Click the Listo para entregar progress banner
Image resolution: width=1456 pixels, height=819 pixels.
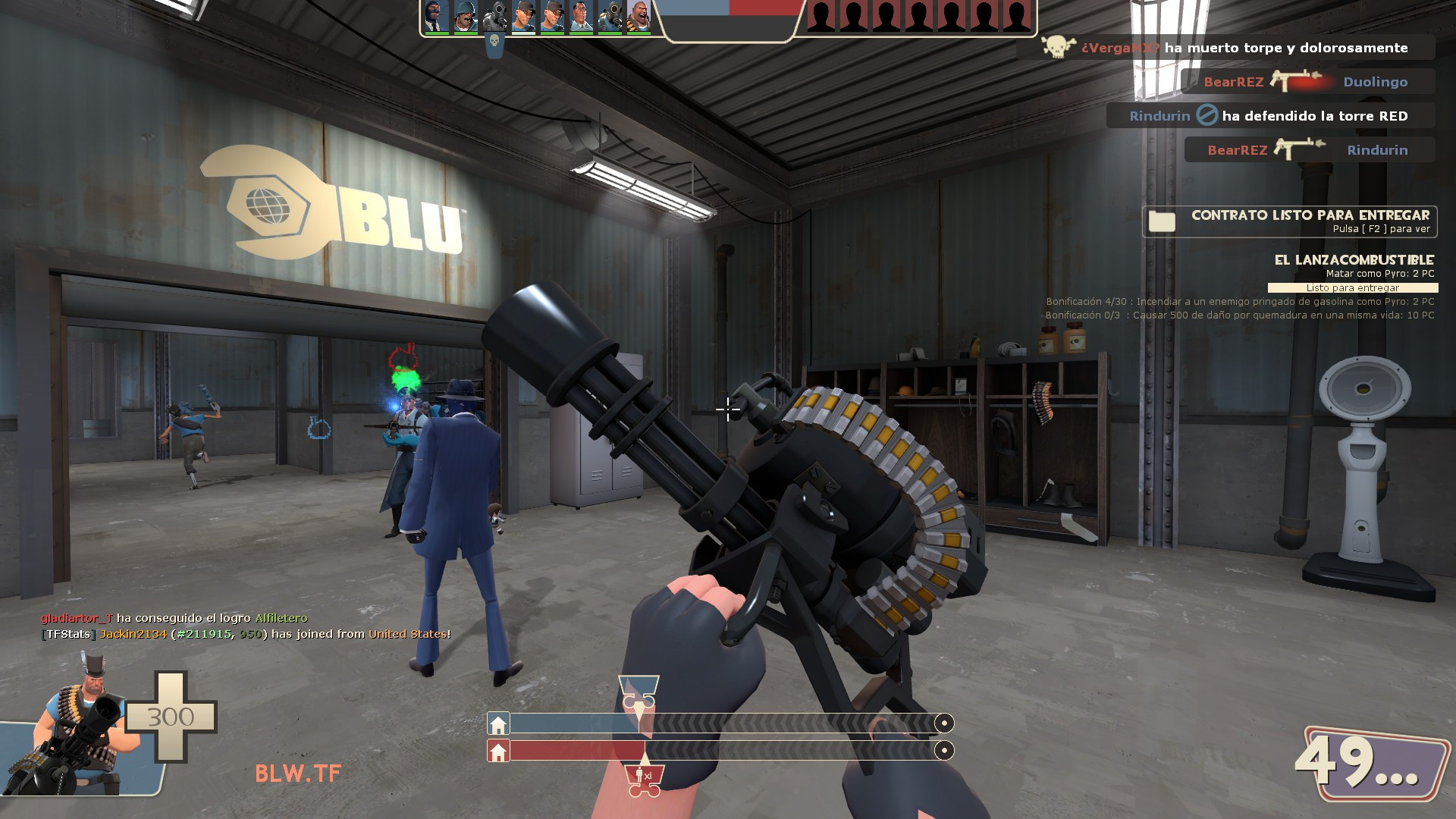pos(1351,287)
